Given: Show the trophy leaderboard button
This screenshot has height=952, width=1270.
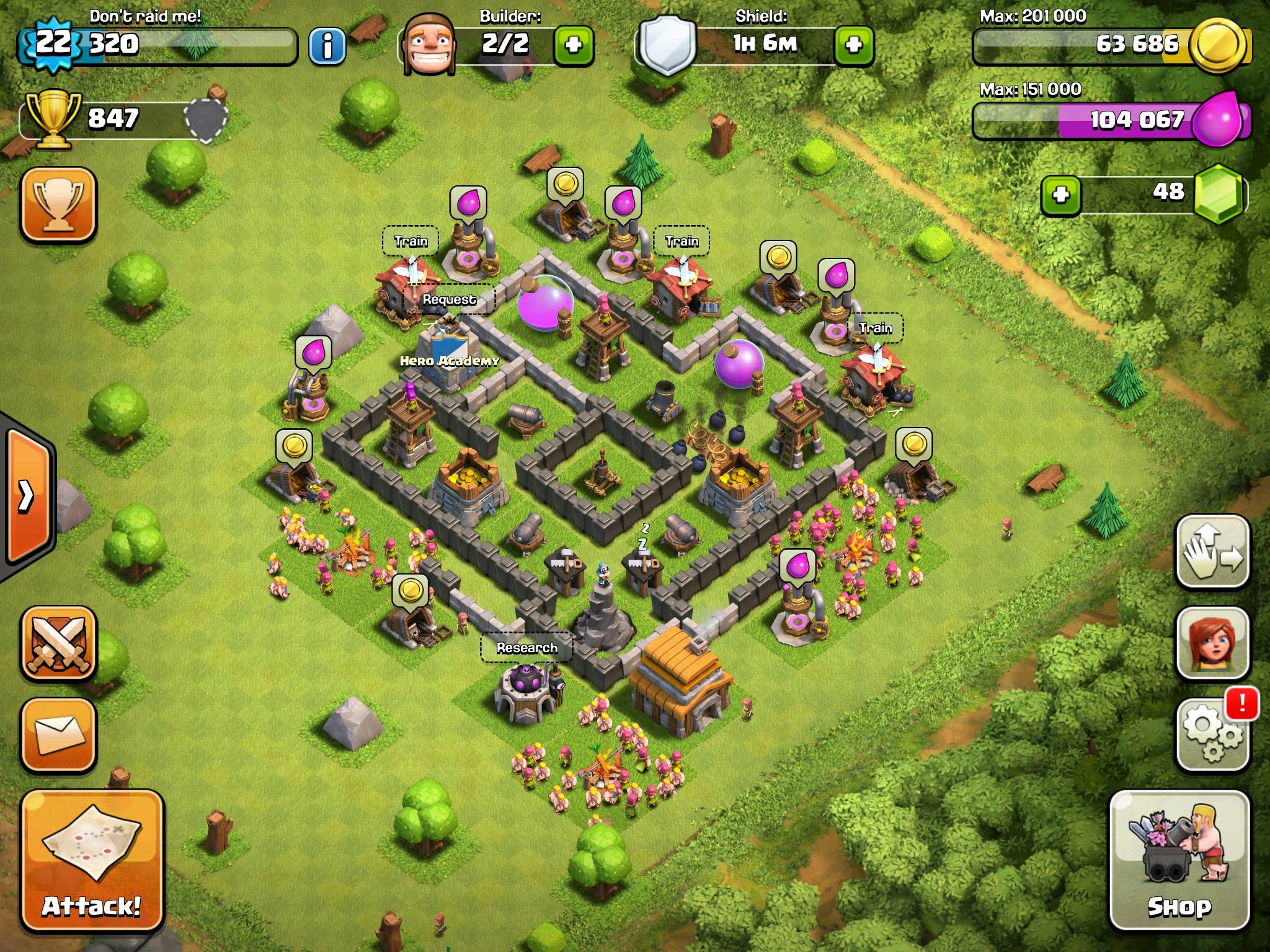Looking at the screenshot, I should 59,204.
